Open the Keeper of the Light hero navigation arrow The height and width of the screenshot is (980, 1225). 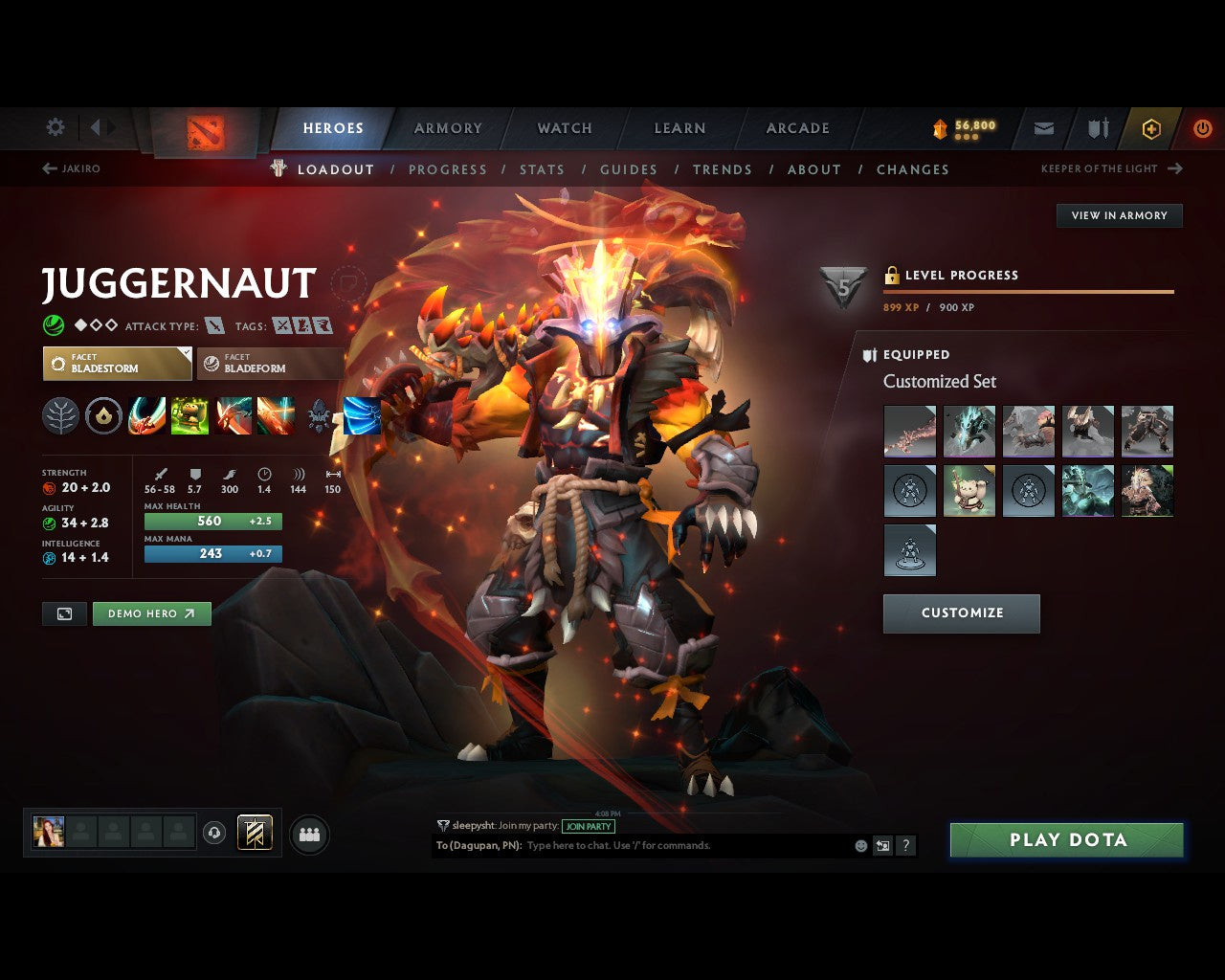point(1175,168)
